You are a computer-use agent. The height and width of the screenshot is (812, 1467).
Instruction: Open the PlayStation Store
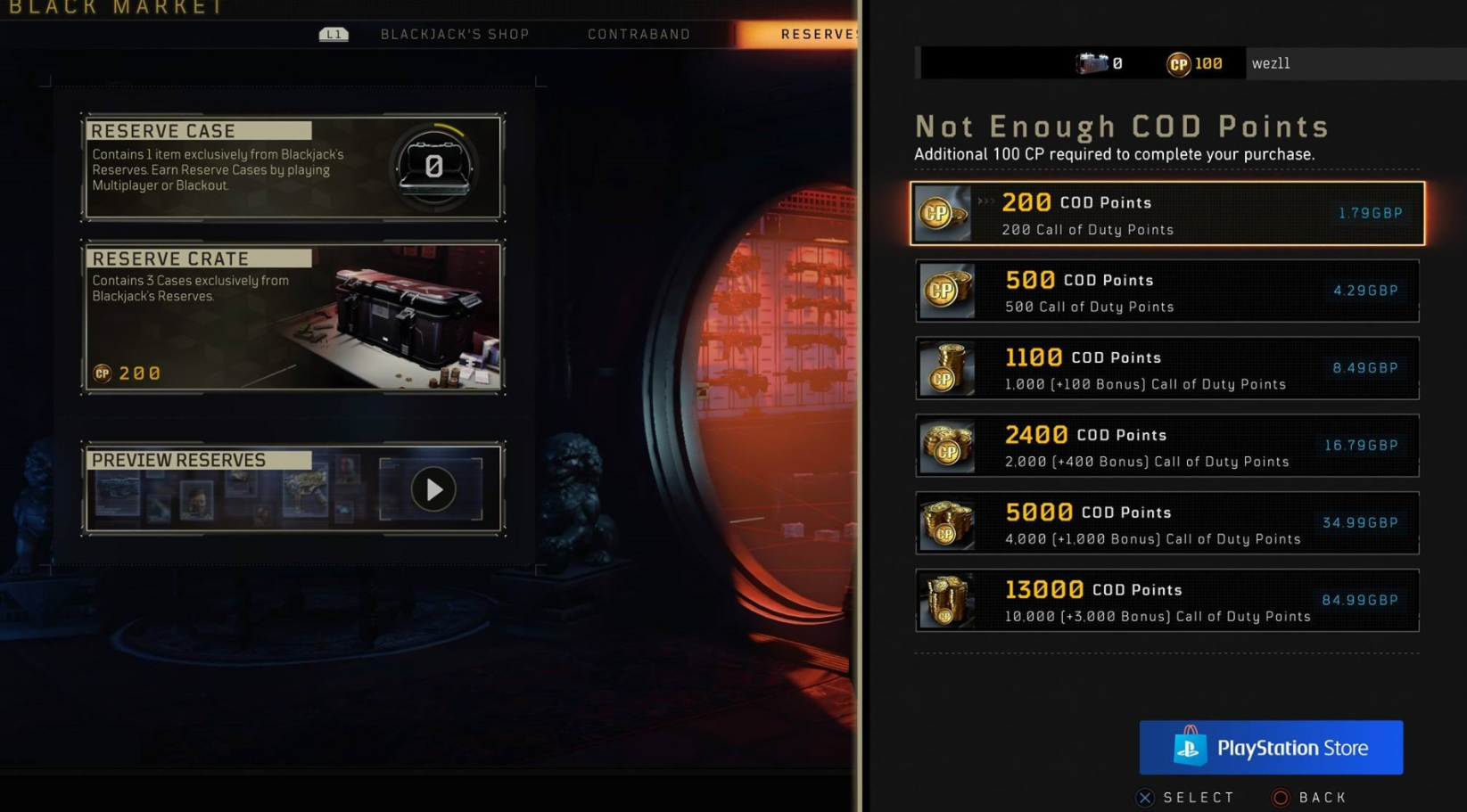point(1270,748)
